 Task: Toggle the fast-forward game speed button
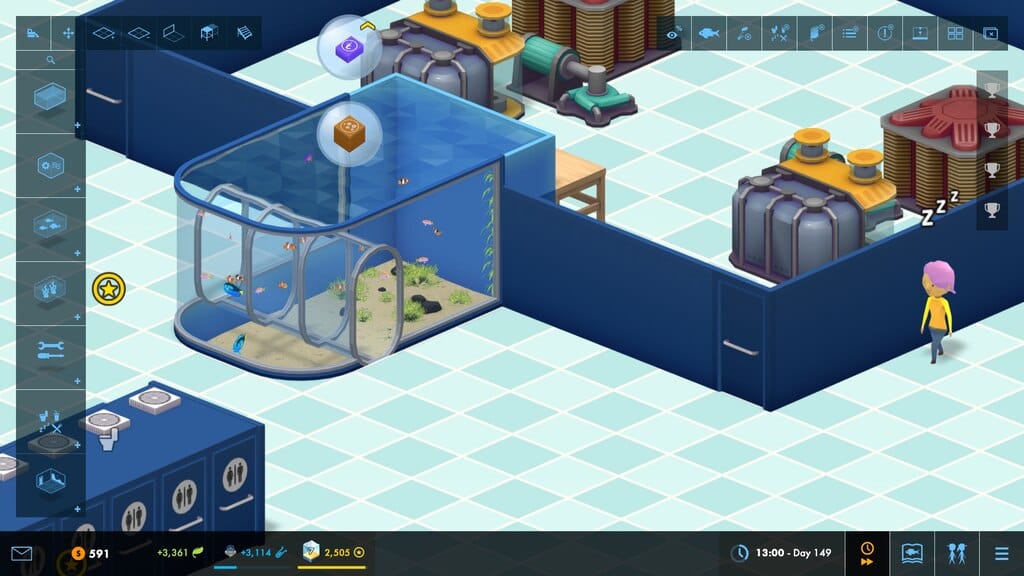[x=867, y=553]
